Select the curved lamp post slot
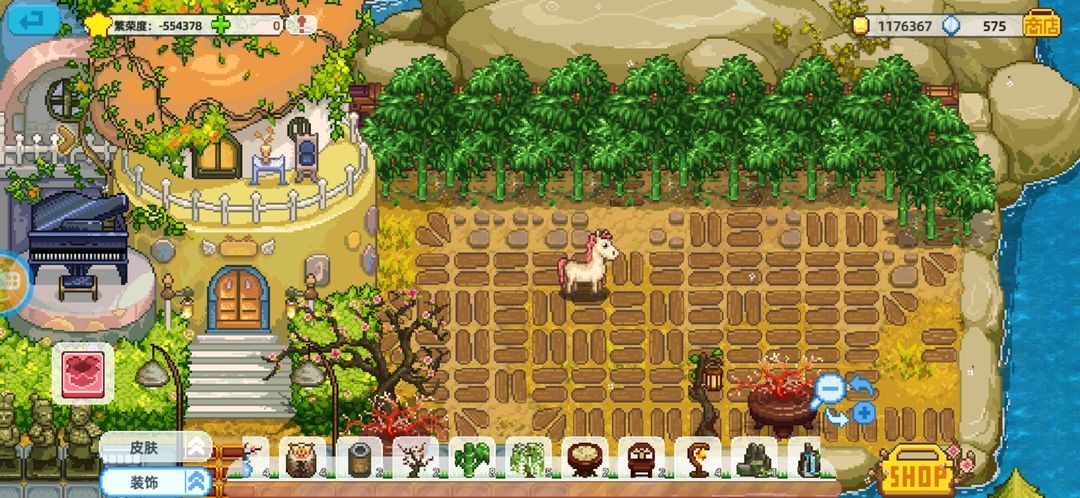 click(x=697, y=460)
